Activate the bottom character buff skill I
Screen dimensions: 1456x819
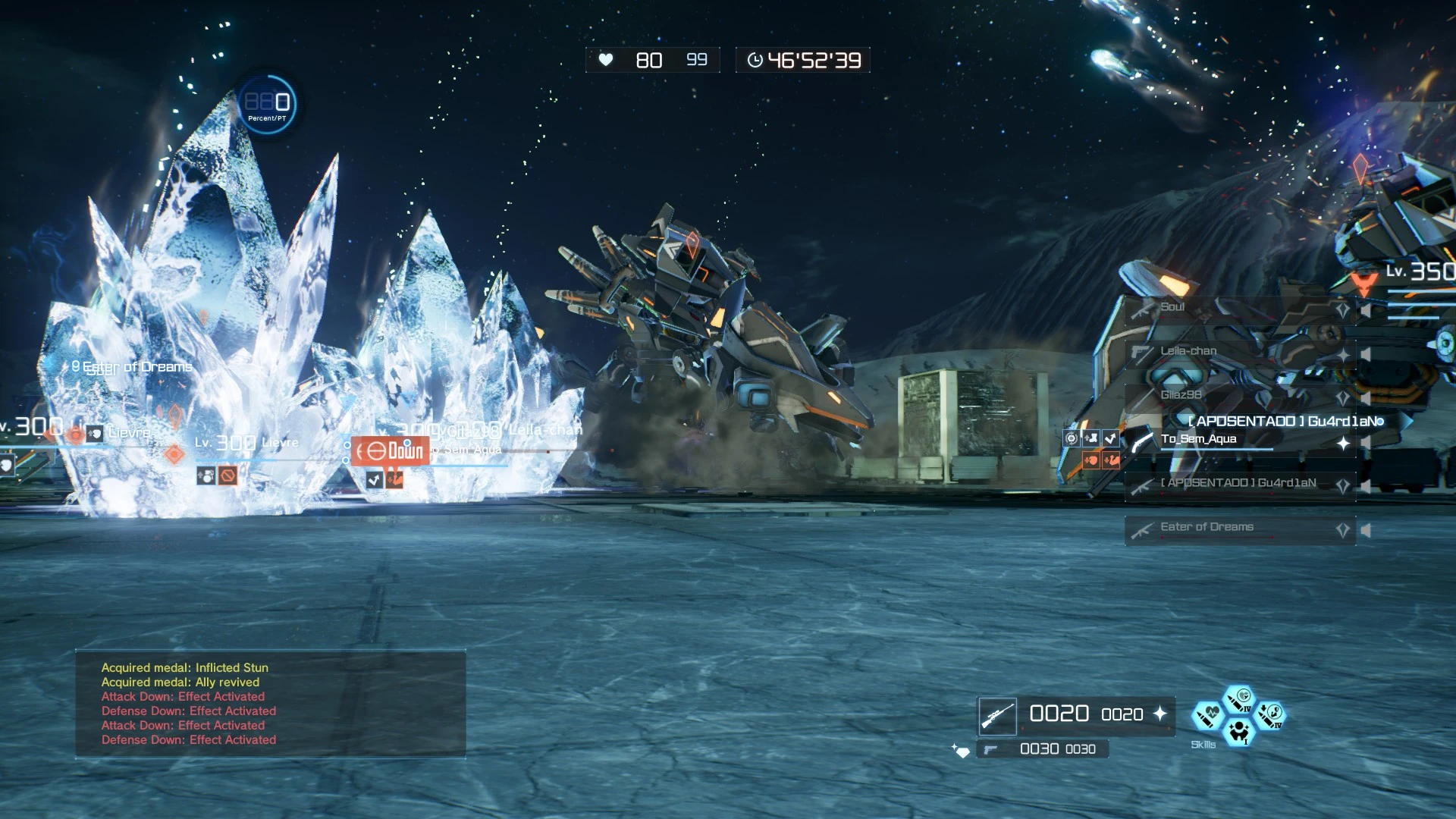(x=1239, y=732)
